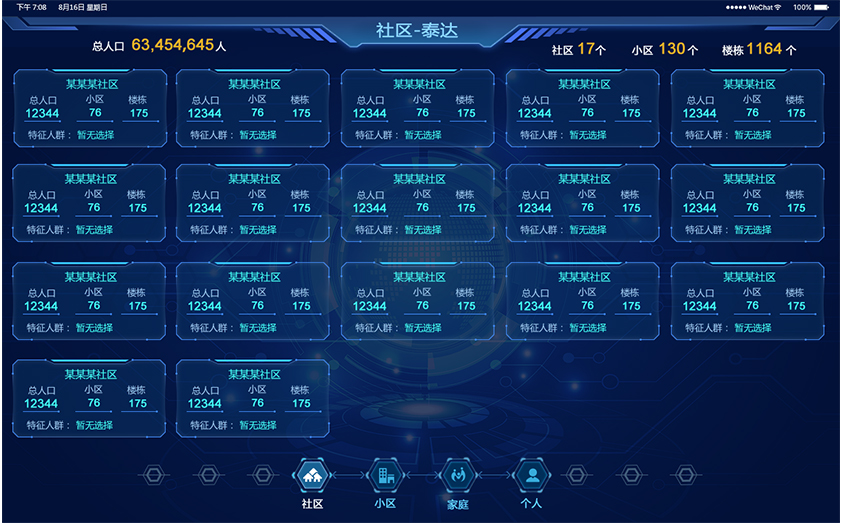Open the 家庭 family tab

pyautogui.click(x=457, y=476)
